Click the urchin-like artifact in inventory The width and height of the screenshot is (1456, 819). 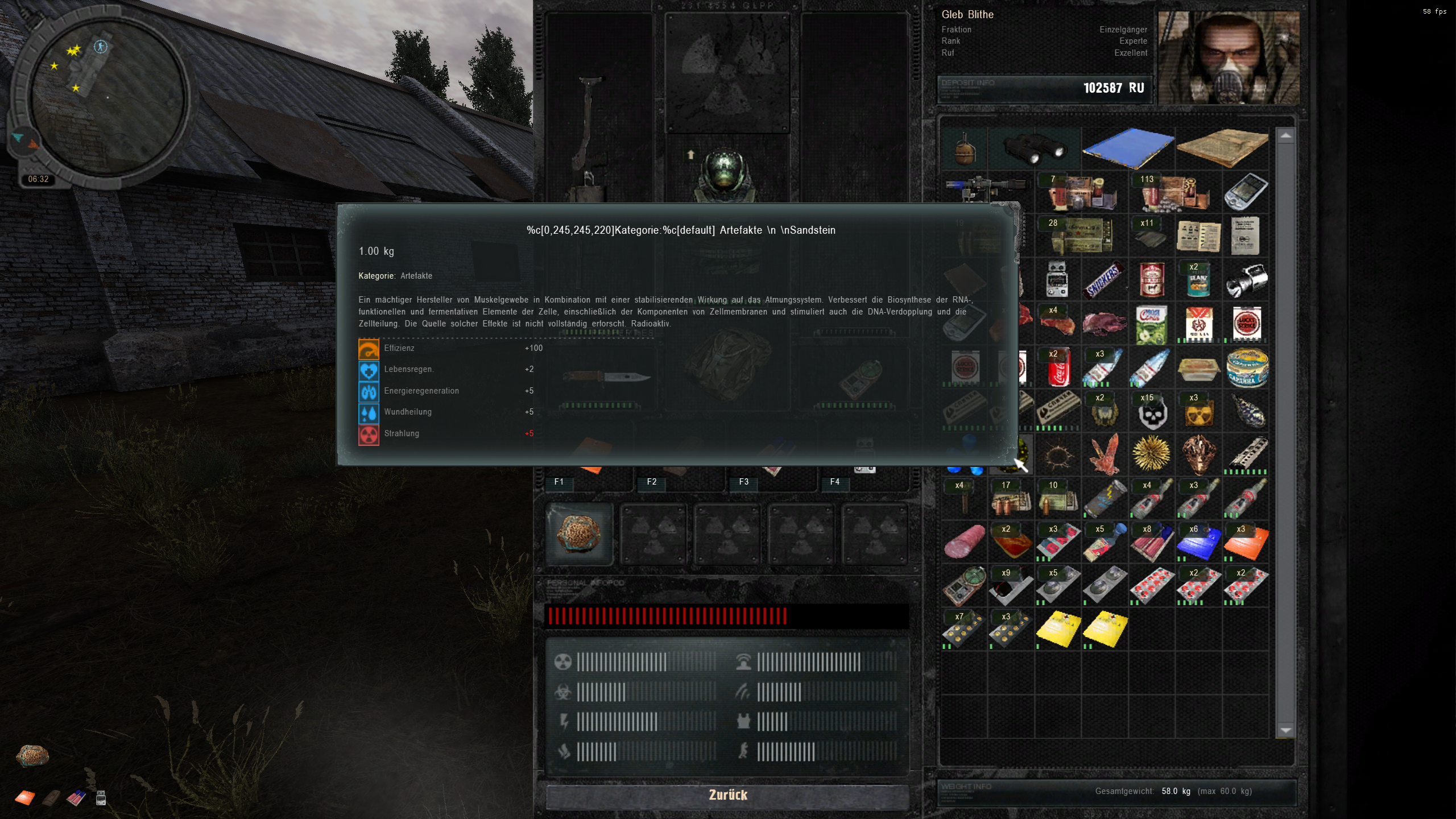click(1151, 454)
